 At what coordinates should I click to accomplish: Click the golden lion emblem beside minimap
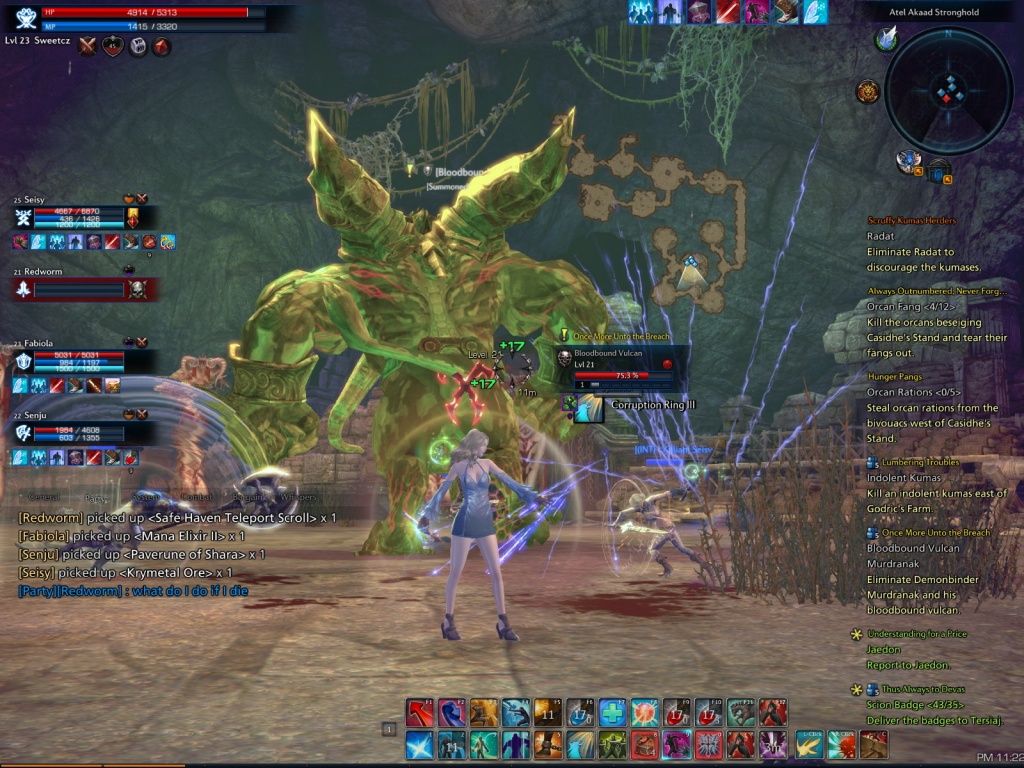click(867, 92)
